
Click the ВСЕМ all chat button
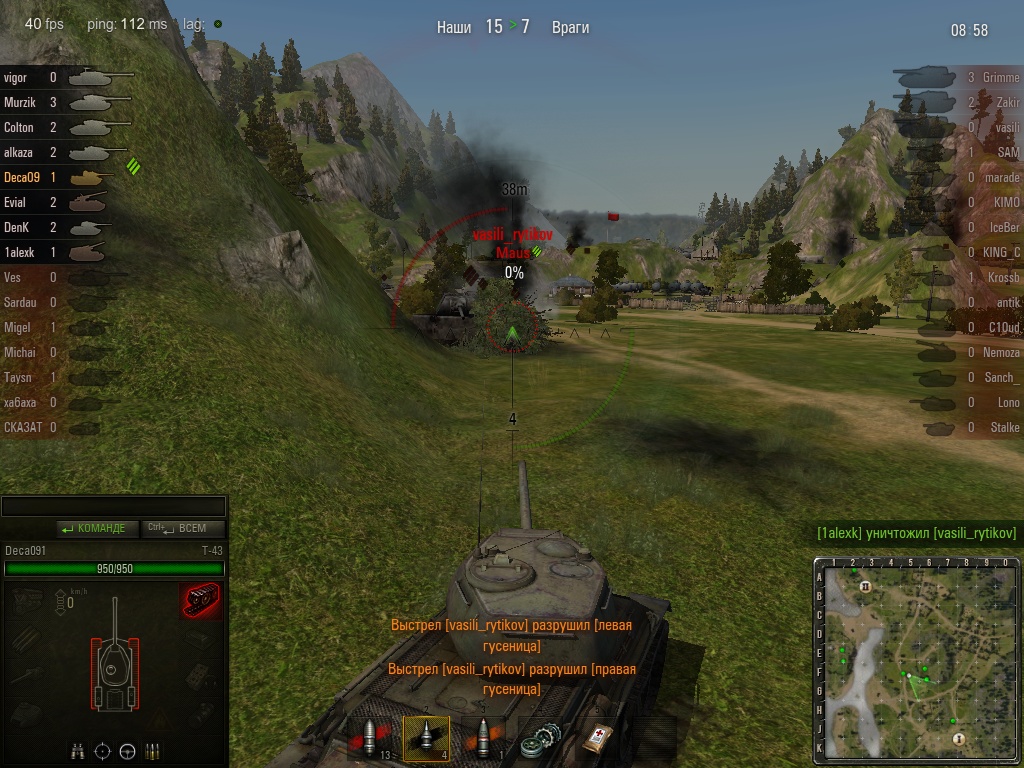tap(184, 529)
